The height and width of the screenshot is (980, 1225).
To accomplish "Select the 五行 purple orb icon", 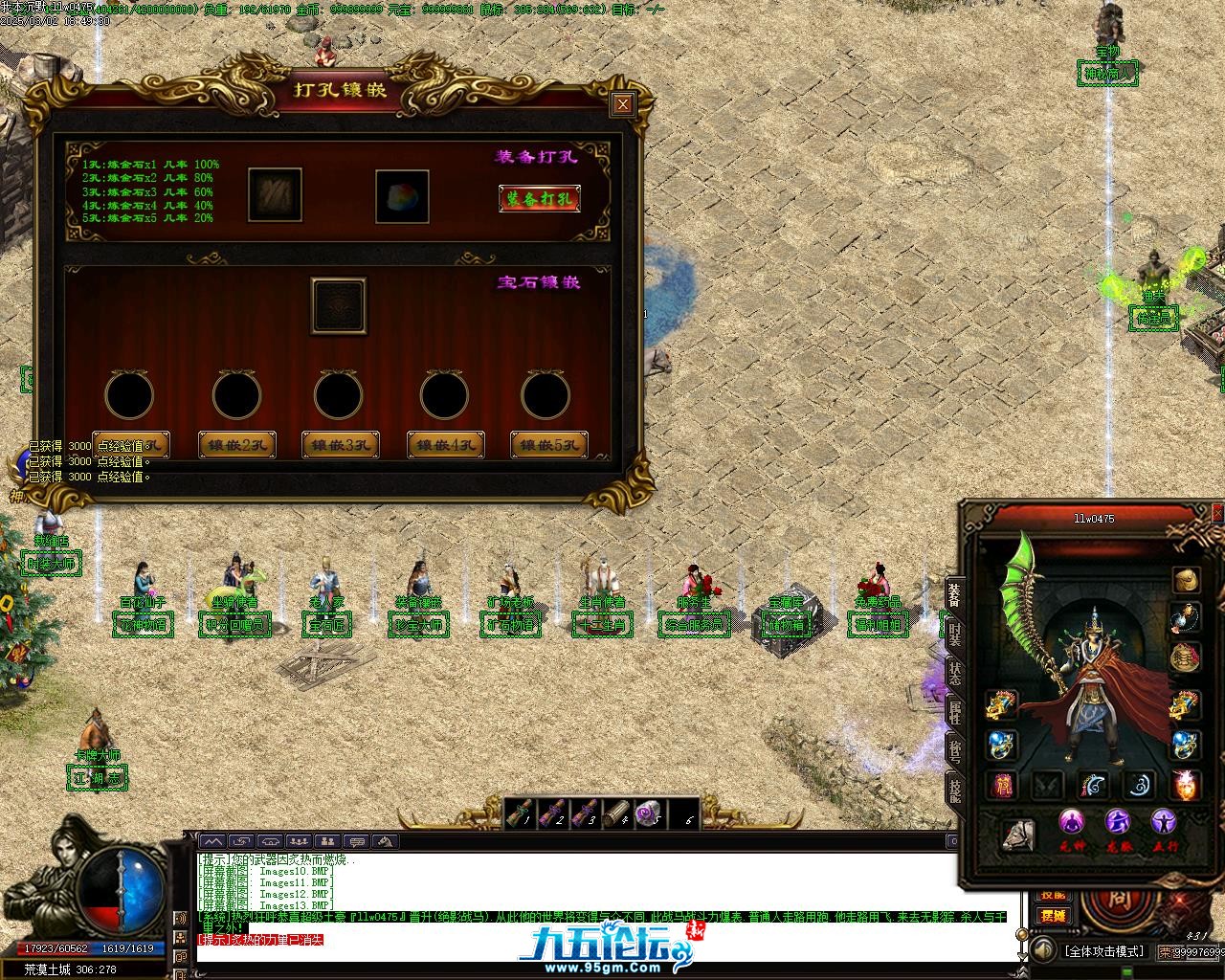I will [x=1164, y=821].
